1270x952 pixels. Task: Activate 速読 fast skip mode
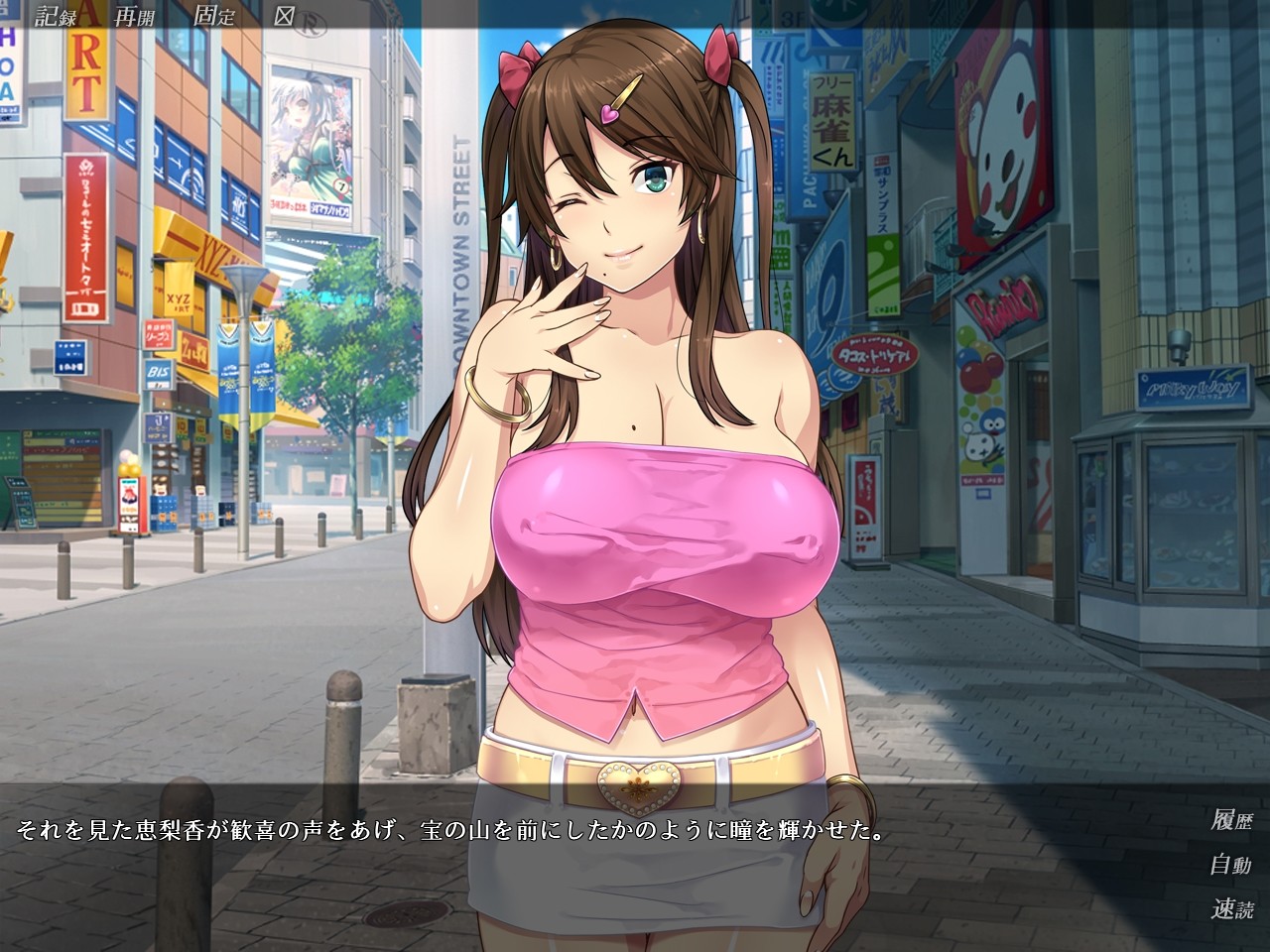1231,908
